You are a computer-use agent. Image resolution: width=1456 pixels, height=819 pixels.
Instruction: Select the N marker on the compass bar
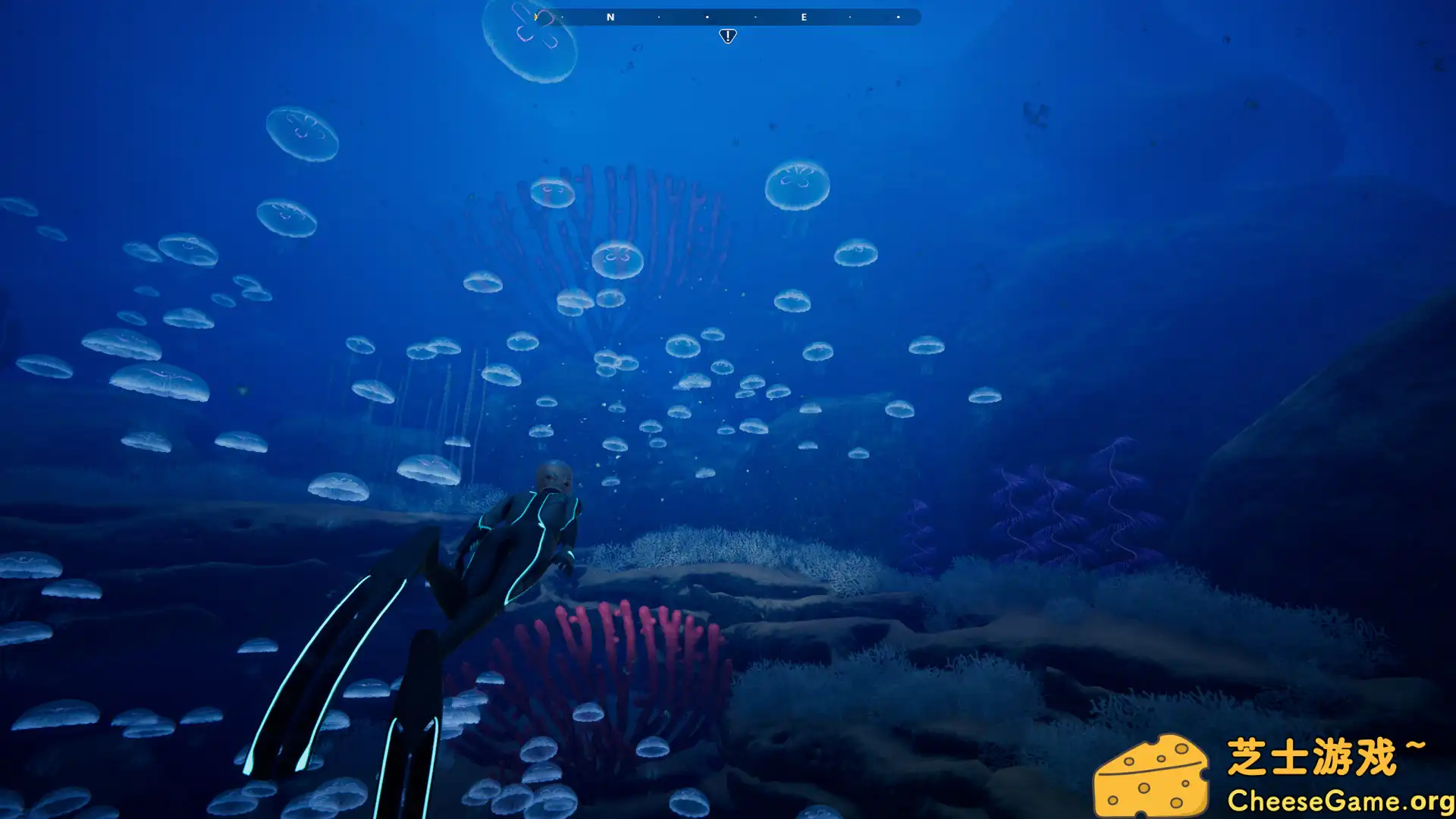(610, 17)
